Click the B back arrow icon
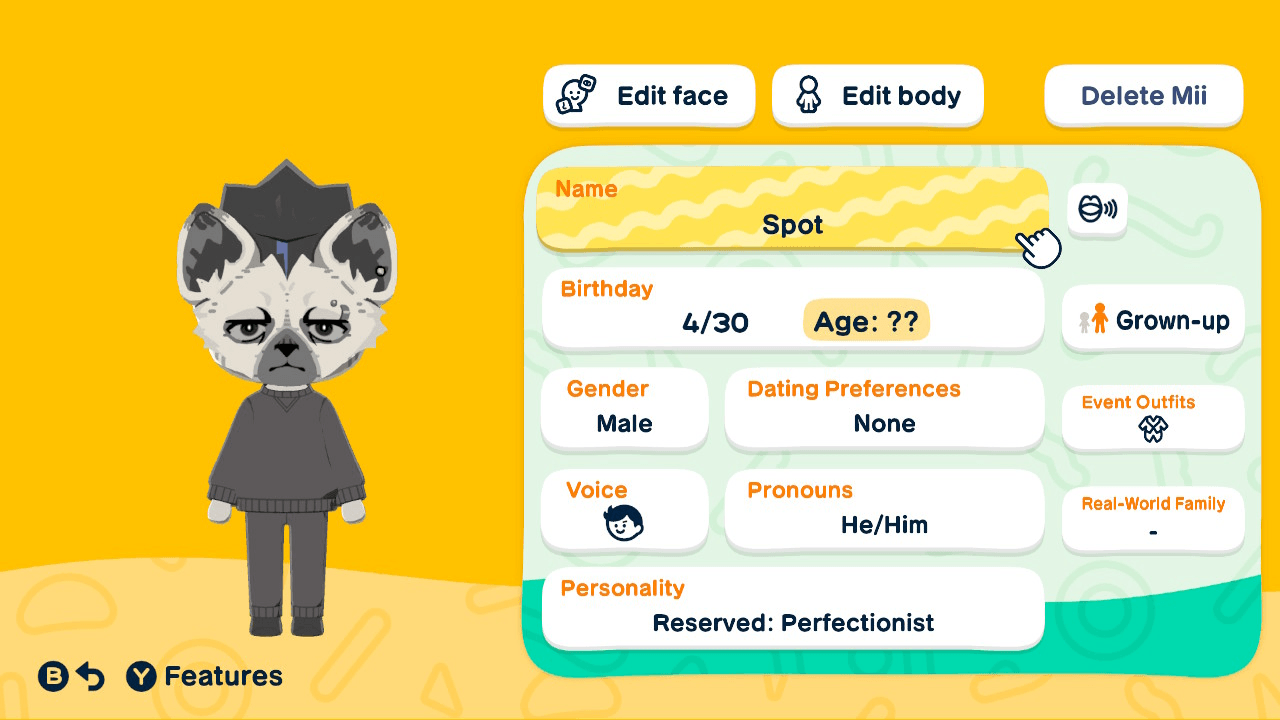Image resolution: width=1280 pixels, height=720 pixels. click(91, 676)
